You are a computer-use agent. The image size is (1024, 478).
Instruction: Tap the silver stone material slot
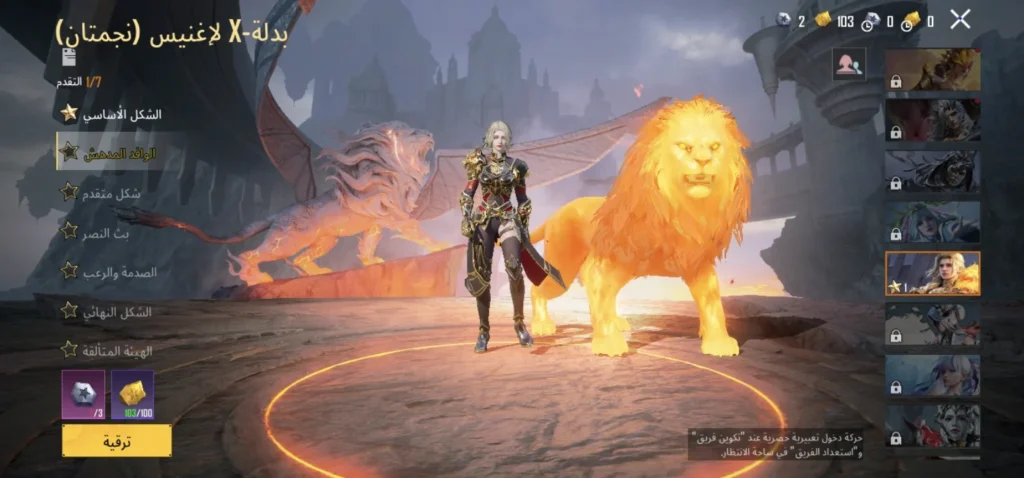(x=83, y=393)
